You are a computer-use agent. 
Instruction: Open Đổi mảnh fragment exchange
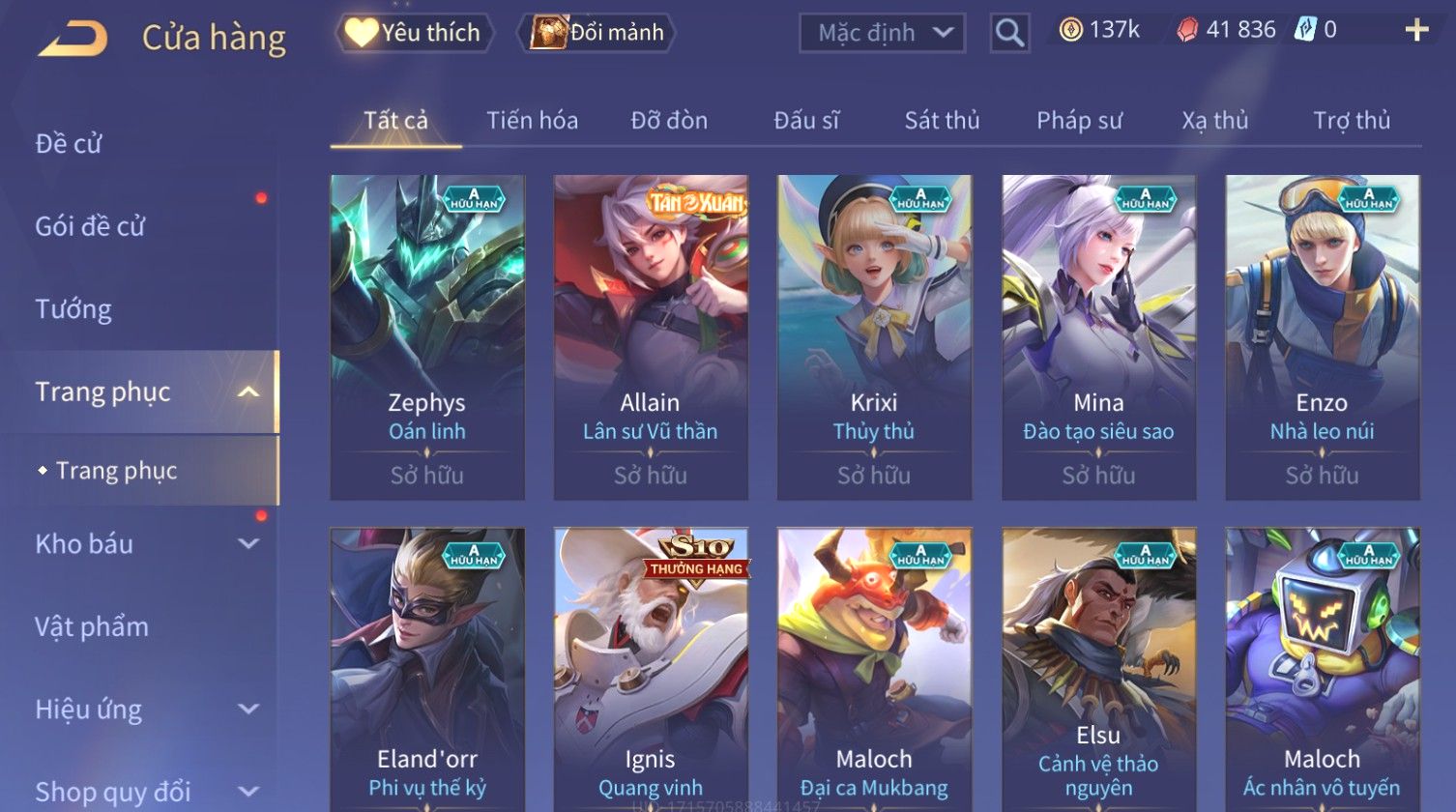597,33
